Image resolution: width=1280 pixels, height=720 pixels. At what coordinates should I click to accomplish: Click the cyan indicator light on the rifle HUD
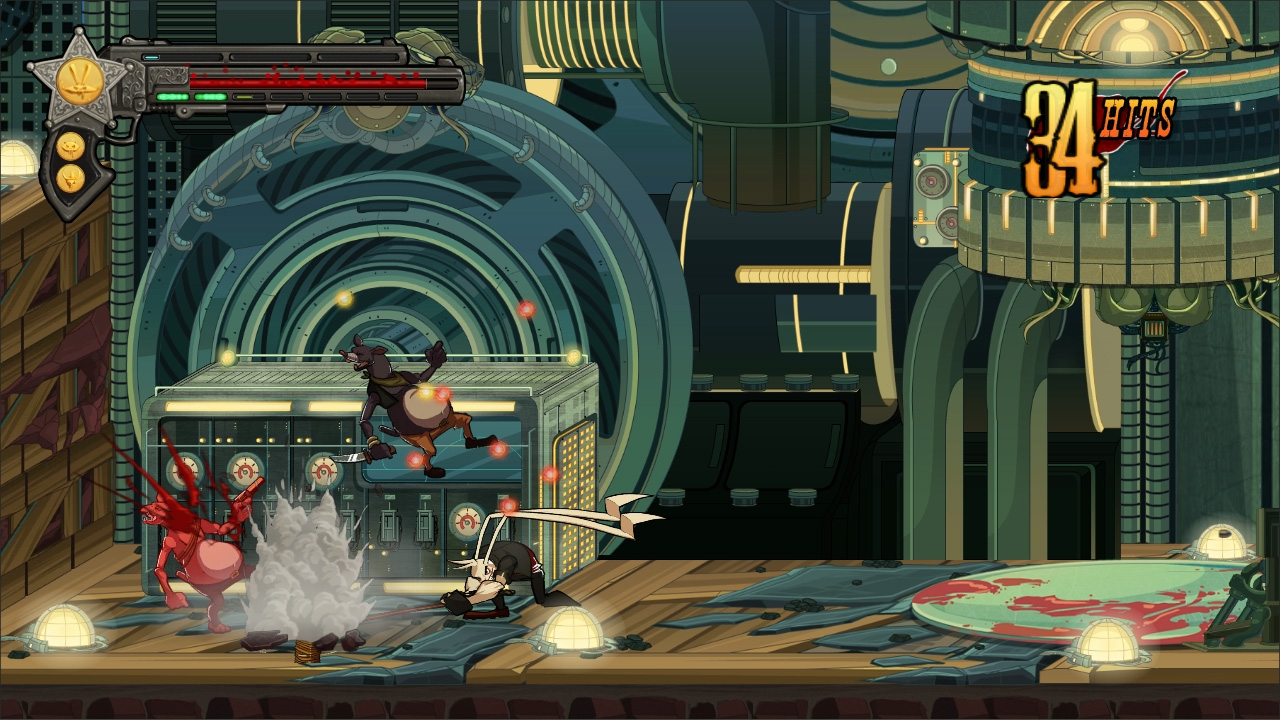pyautogui.click(x=151, y=55)
